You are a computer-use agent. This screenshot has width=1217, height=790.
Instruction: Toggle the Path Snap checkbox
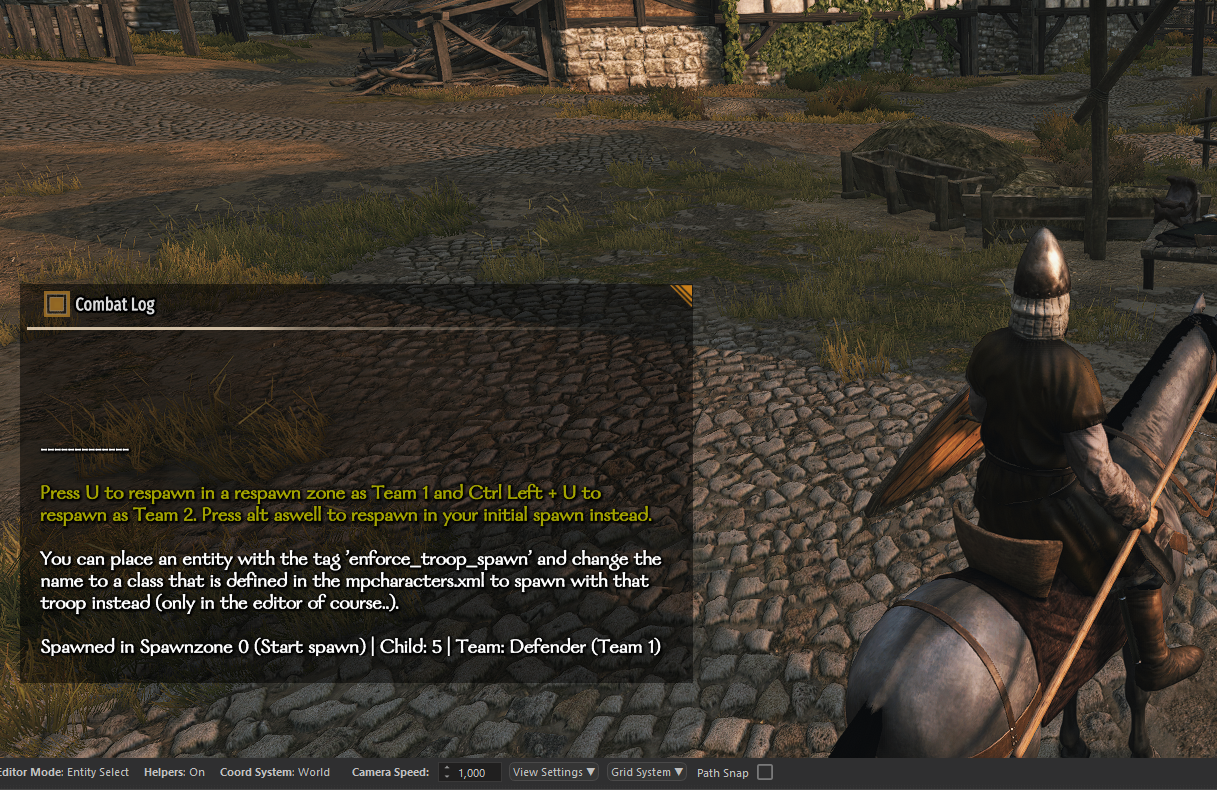pos(765,772)
